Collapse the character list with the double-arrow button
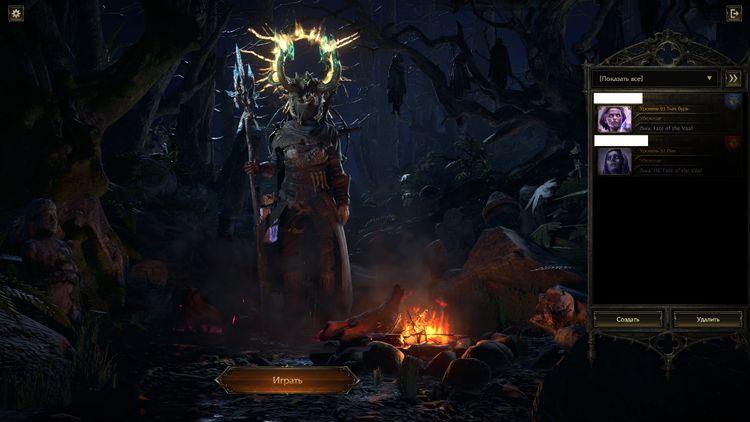Screen dimensions: 750x422 (732, 77)
